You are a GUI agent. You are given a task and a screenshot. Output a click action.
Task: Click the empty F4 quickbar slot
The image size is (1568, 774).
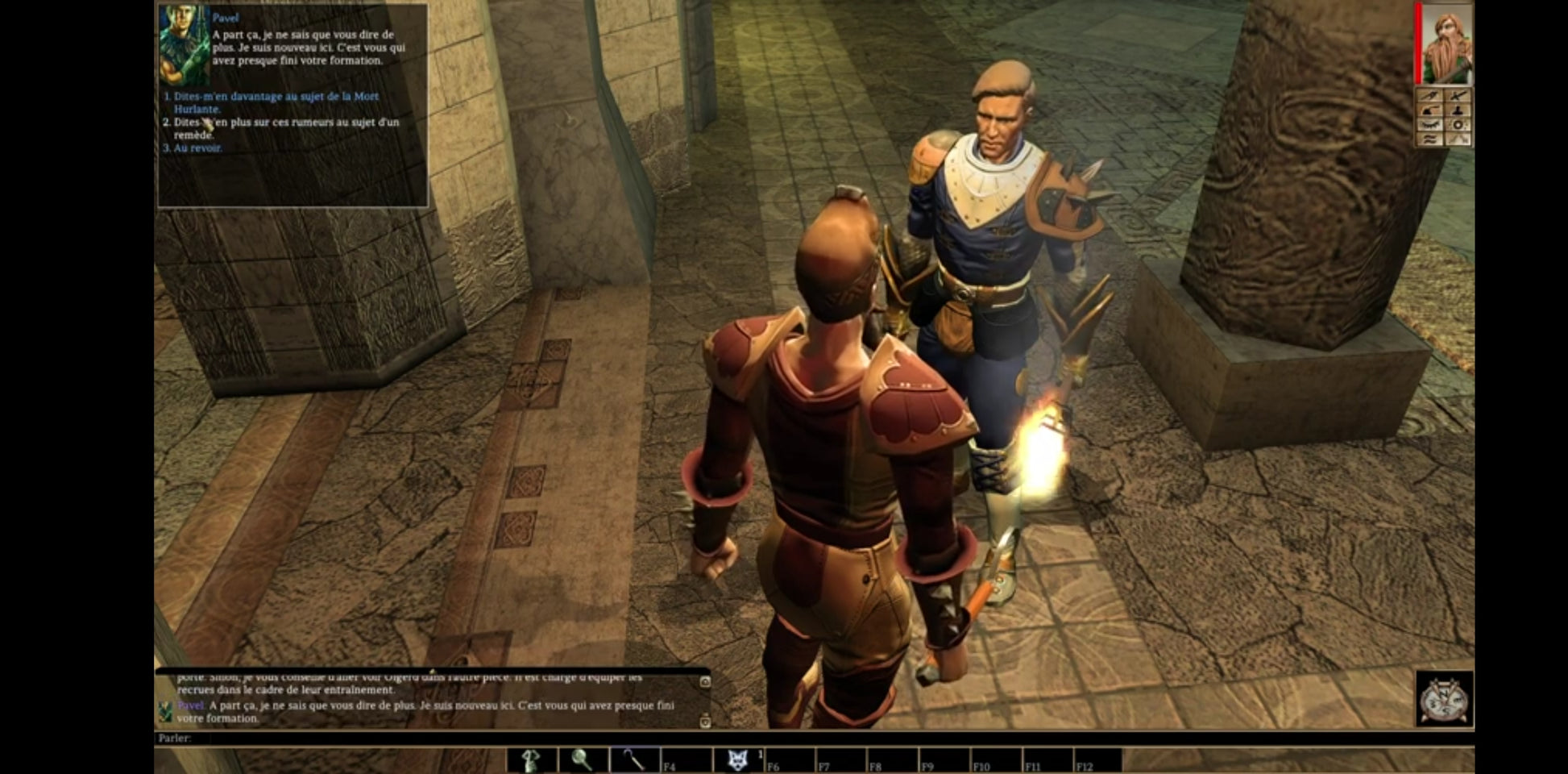[686, 760]
